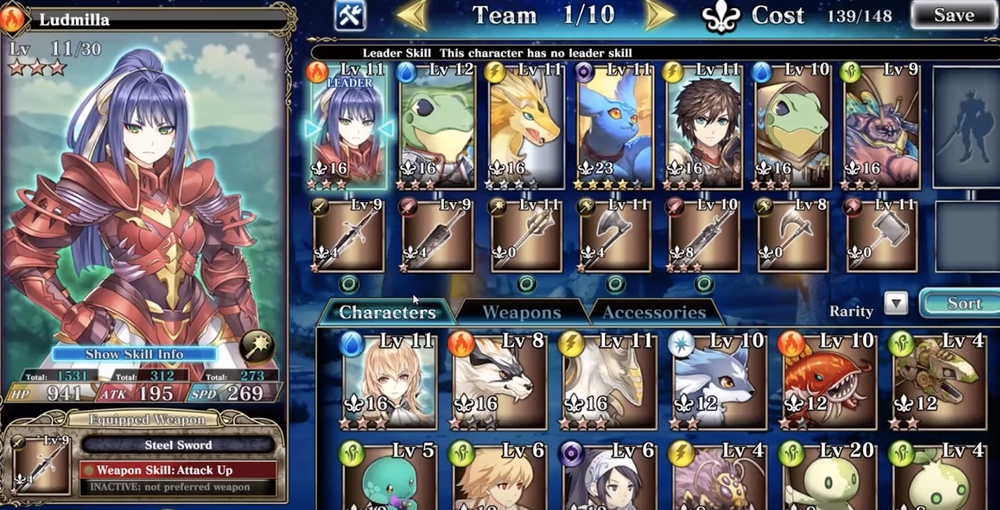The width and height of the screenshot is (1000, 510).
Task: Choose the hammer weapon slot in the team
Action: point(882,237)
